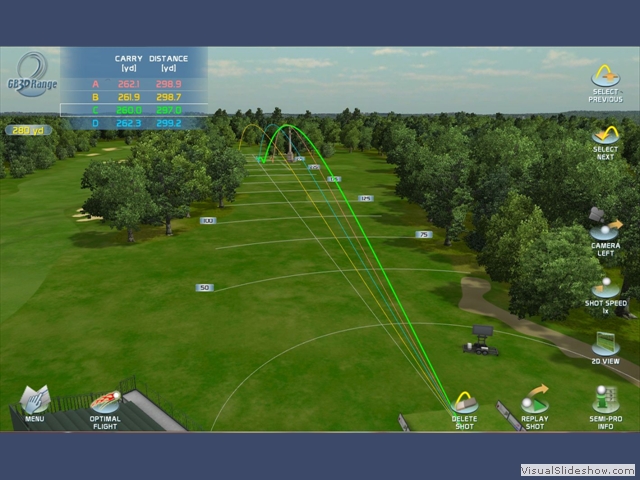Switch to 2D View

pyautogui.click(x=605, y=346)
